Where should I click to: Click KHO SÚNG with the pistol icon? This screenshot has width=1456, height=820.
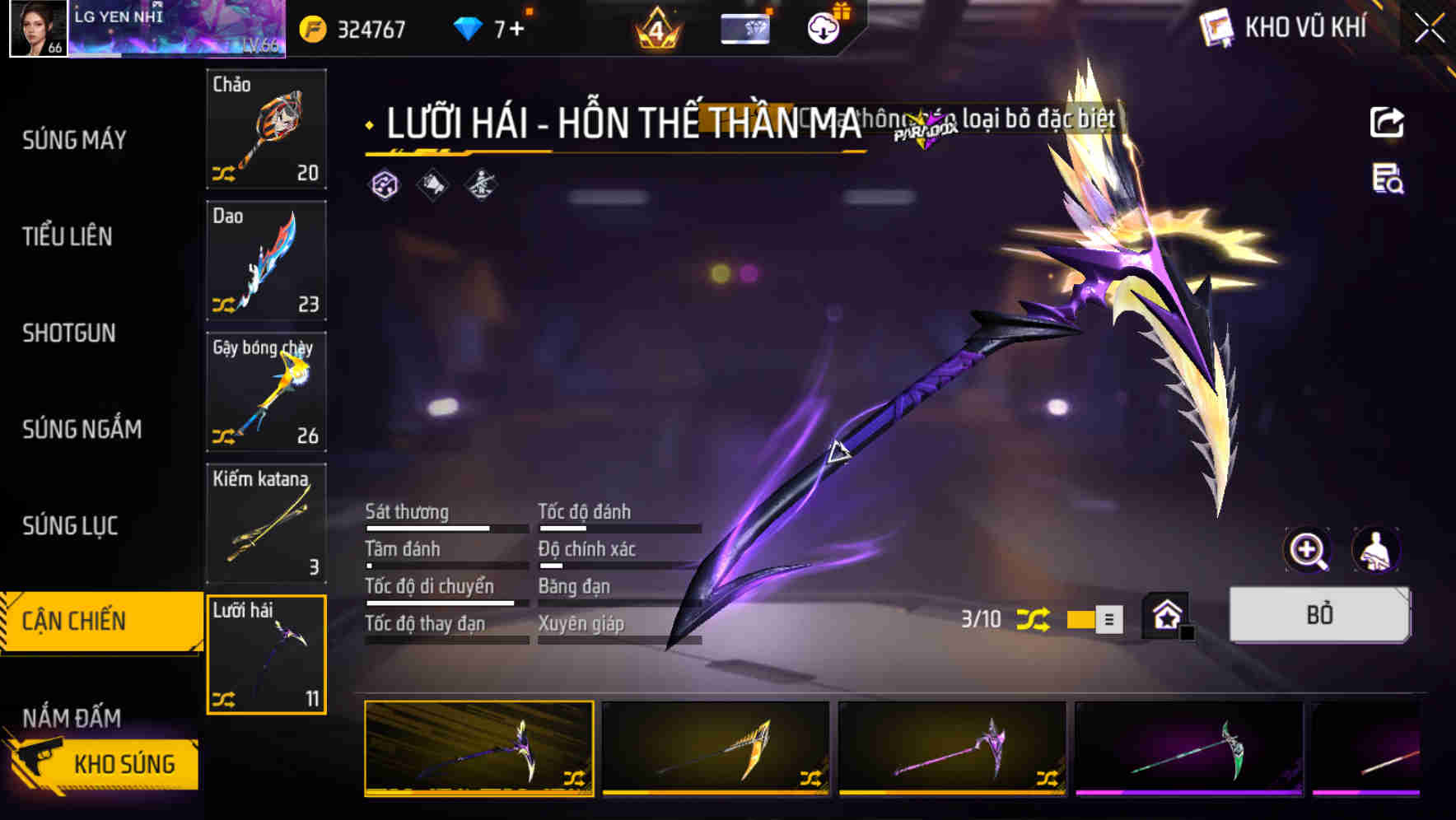pyautogui.click(x=124, y=763)
